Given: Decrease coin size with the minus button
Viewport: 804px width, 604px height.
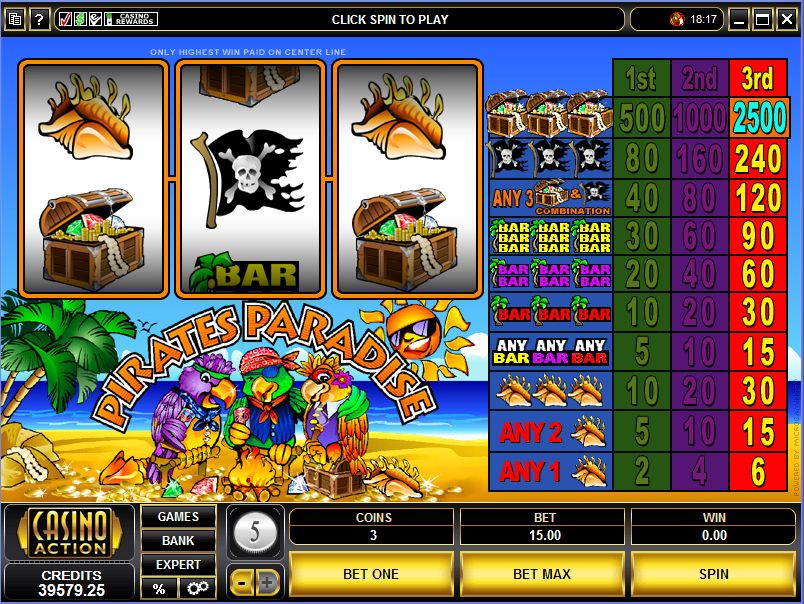Looking at the screenshot, I should [242, 581].
